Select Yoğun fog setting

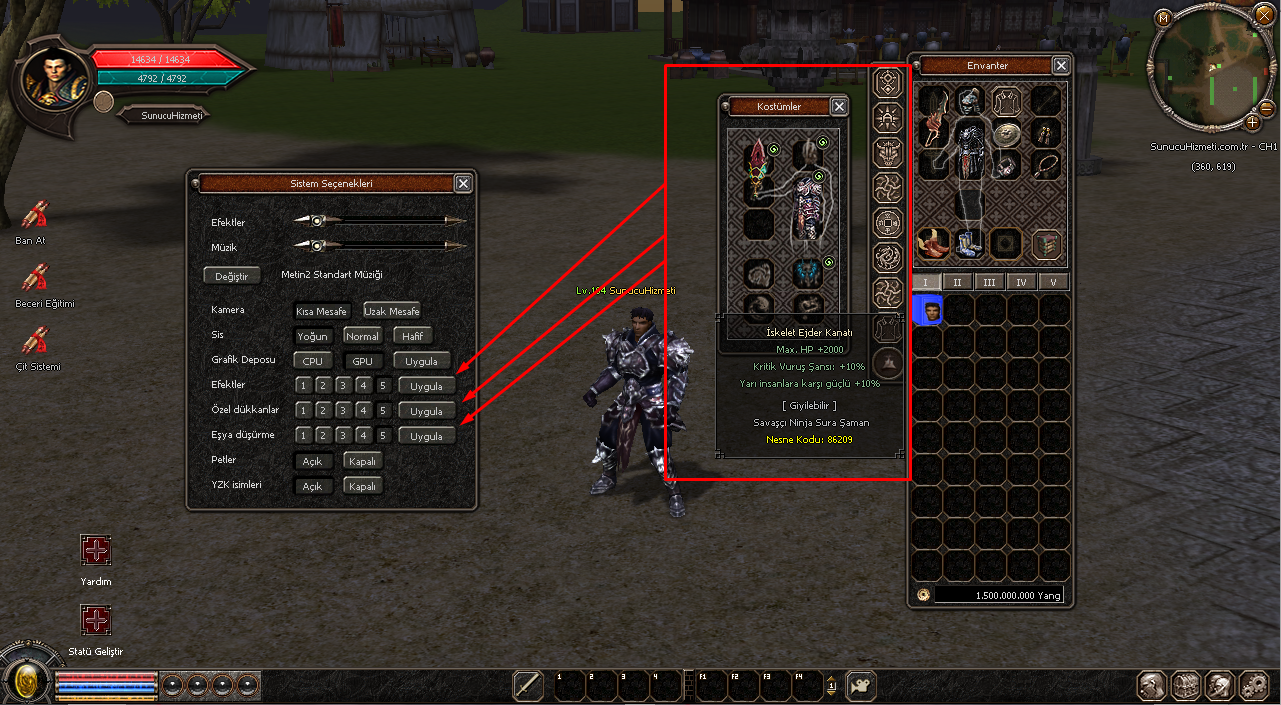[x=313, y=336]
